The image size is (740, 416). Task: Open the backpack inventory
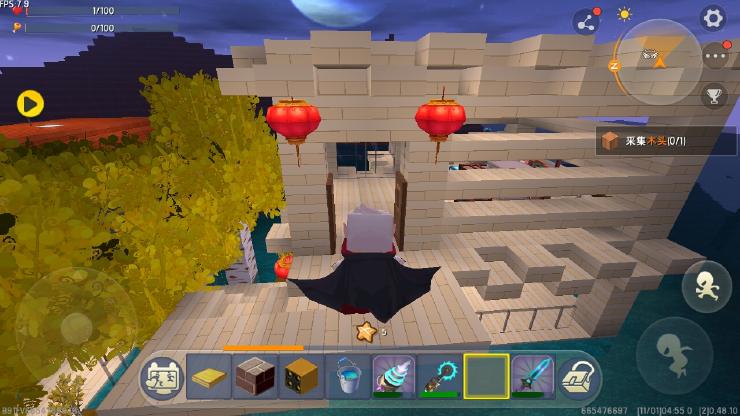(x=578, y=377)
